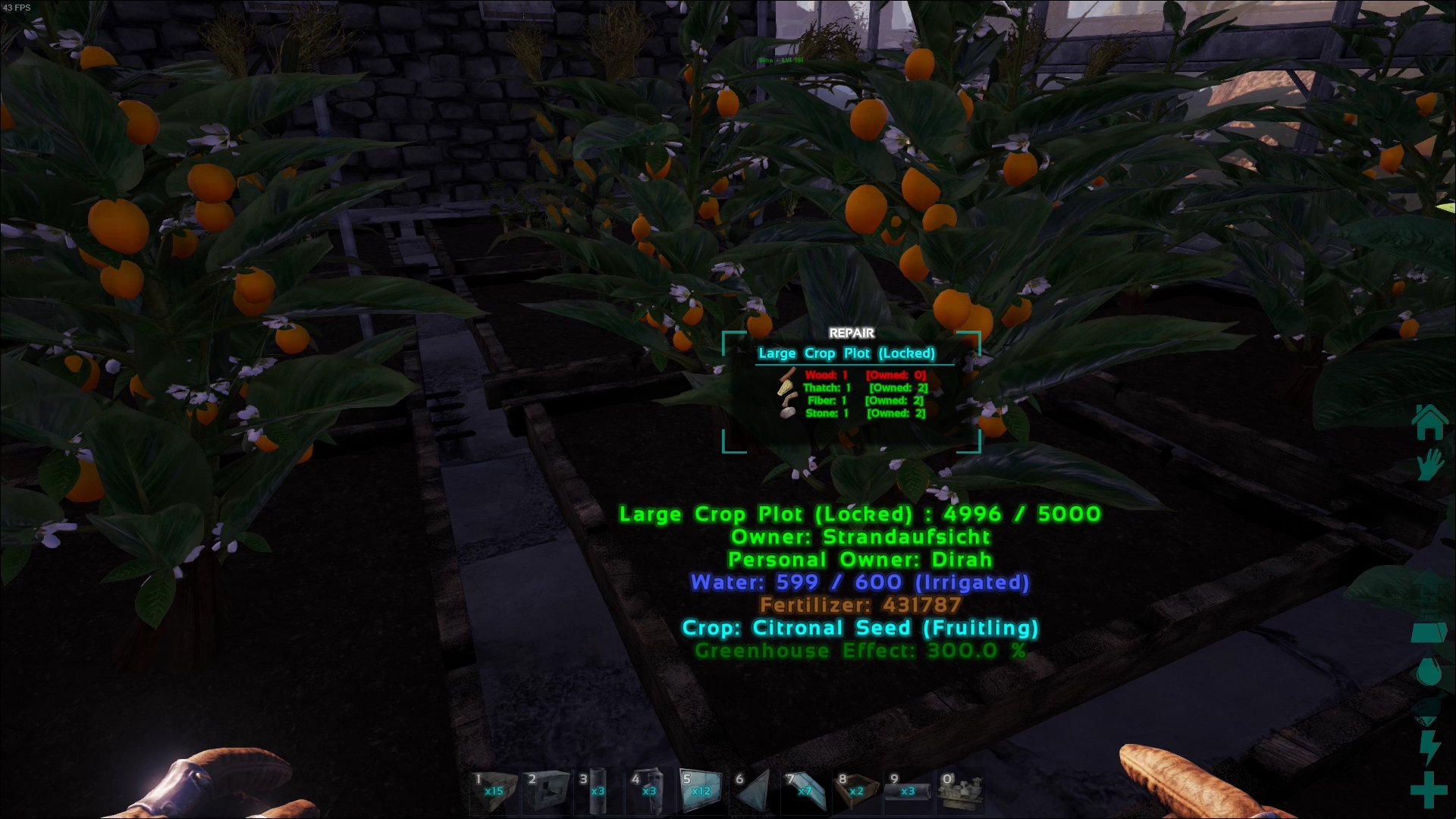Choose the vertical pipe in slot 3
1456x819 pixels.
pos(598,790)
